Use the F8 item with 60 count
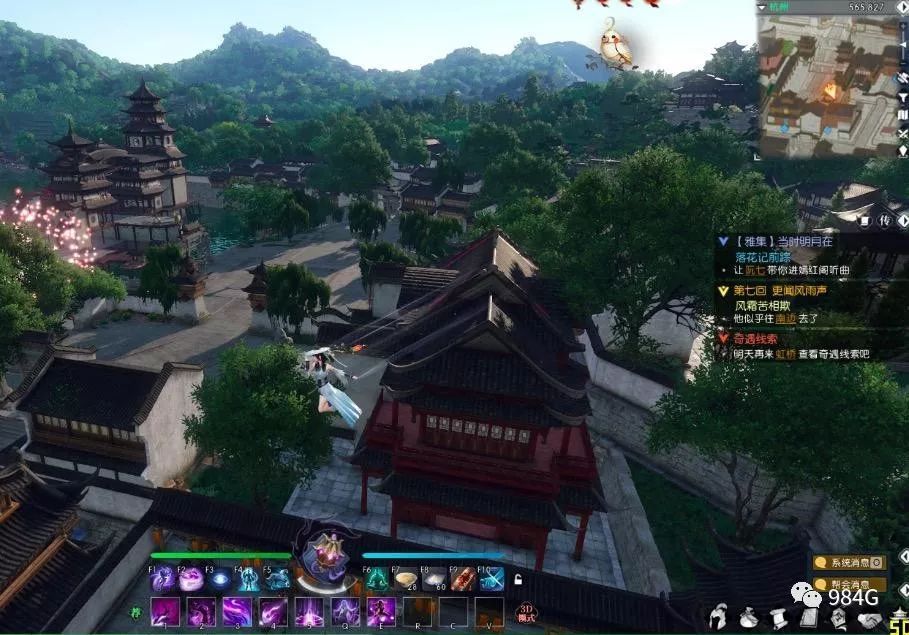The image size is (909, 635). click(x=434, y=578)
